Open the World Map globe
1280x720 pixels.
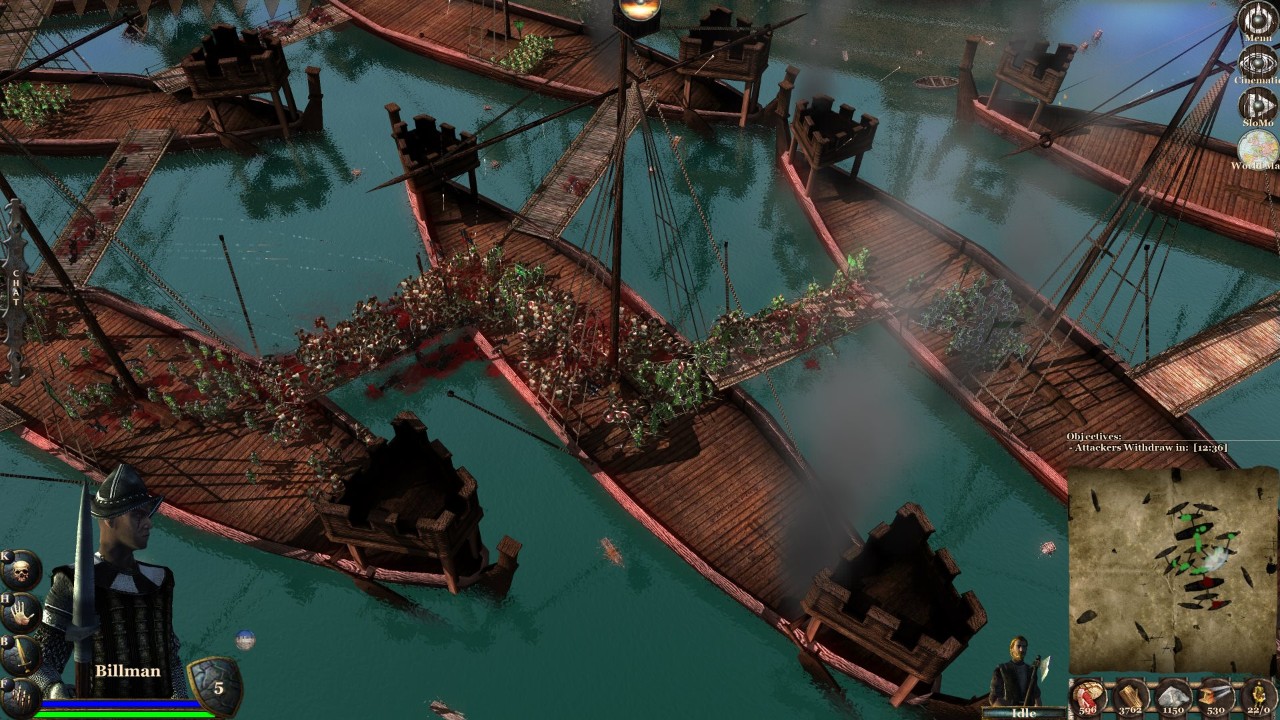click(x=1257, y=150)
